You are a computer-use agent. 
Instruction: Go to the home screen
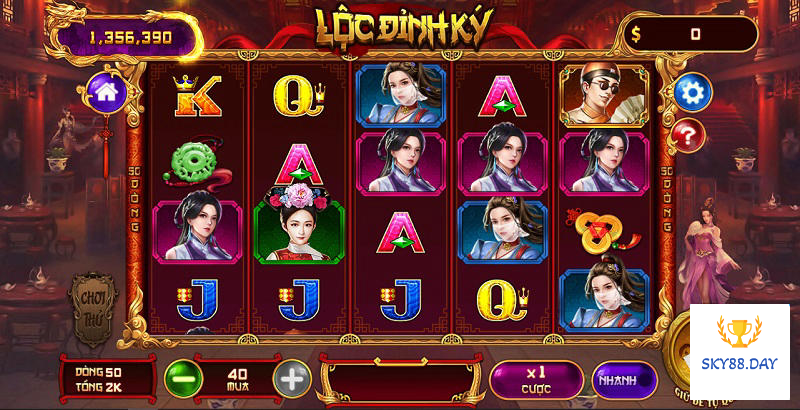click(105, 91)
